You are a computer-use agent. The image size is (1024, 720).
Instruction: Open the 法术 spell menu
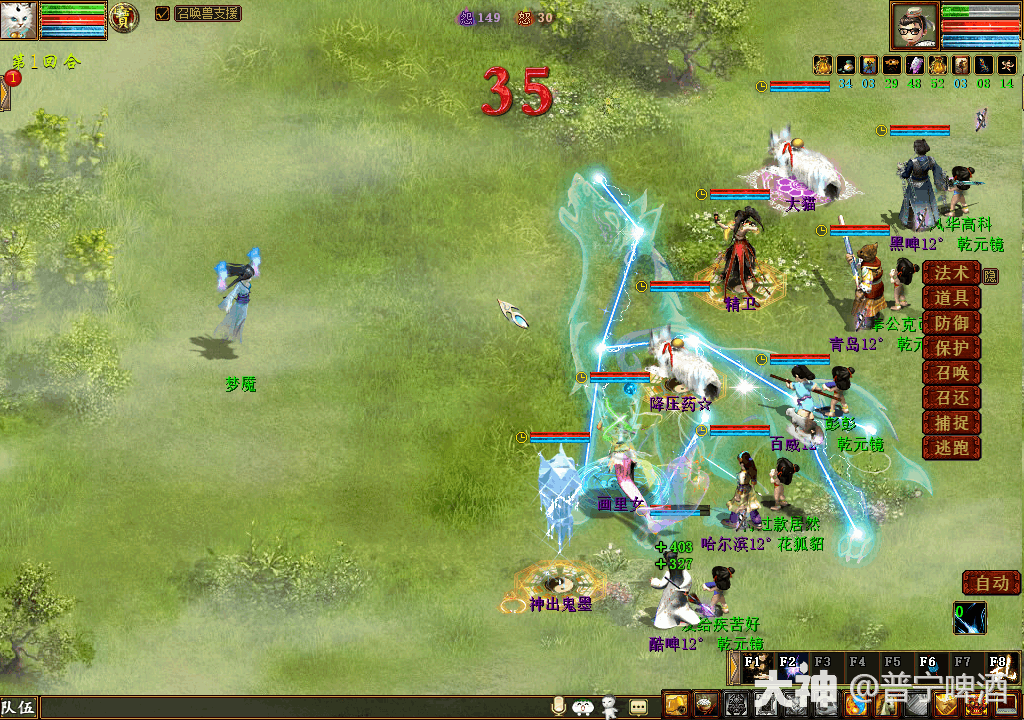pyautogui.click(x=951, y=273)
